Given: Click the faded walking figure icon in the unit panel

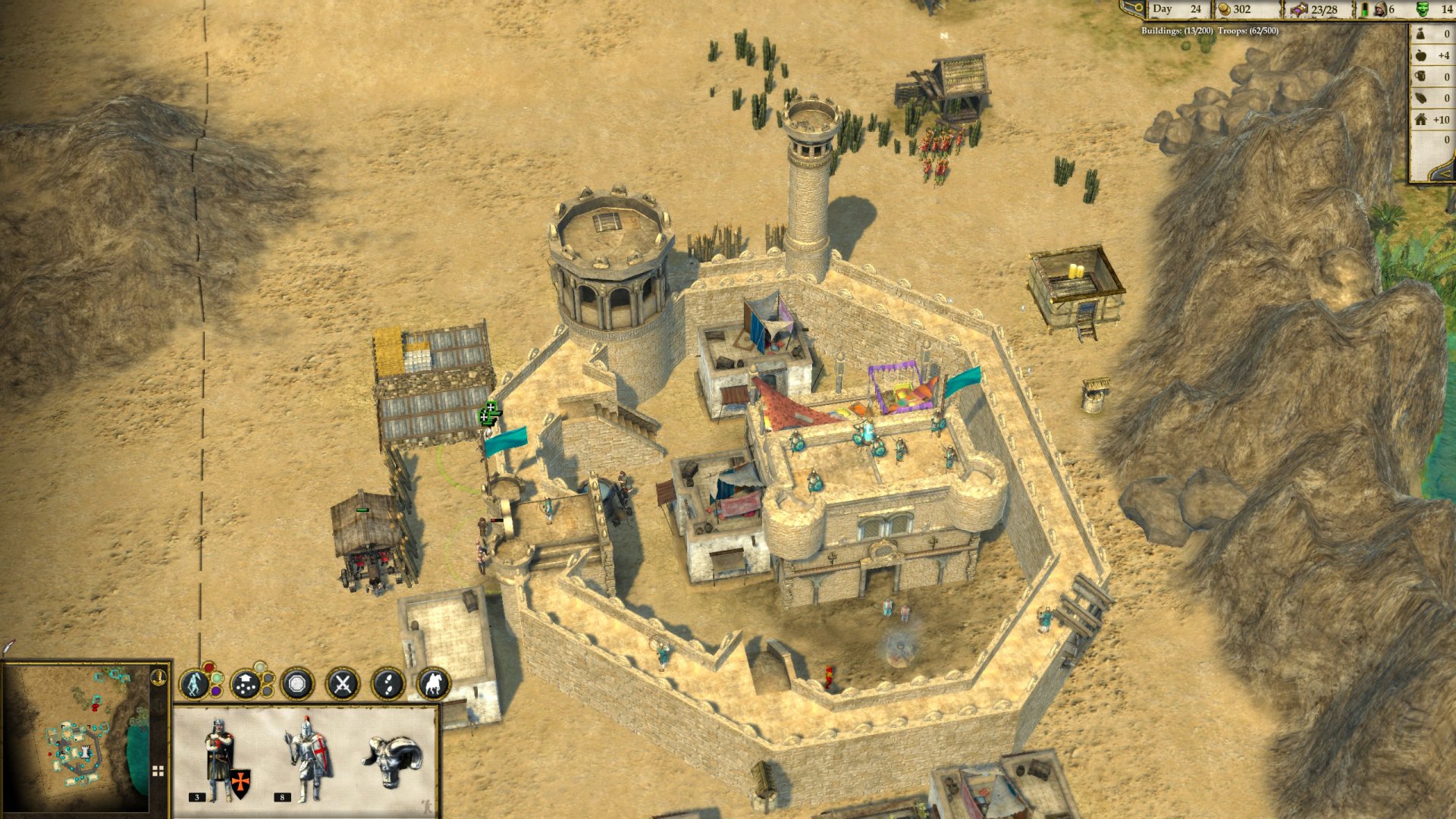Looking at the screenshot, I should [x=426, y=807].
